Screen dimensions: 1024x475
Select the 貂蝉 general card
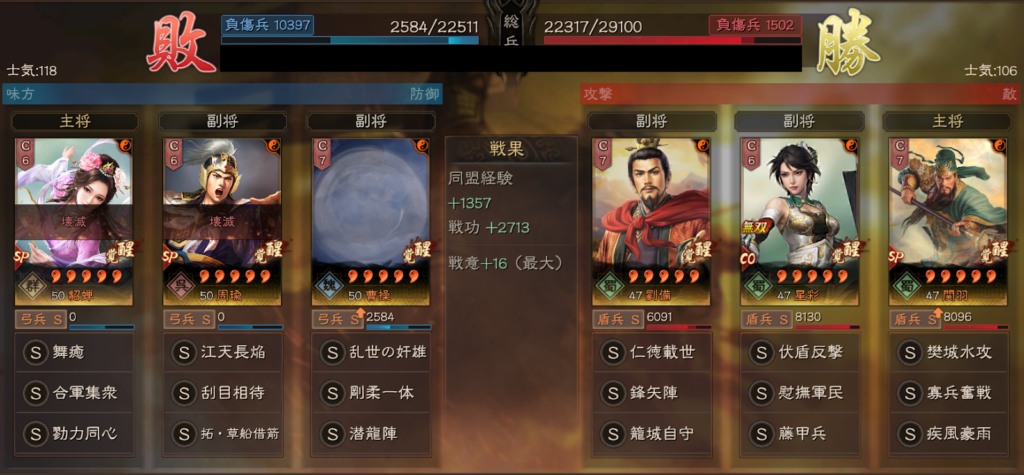click(x=74, y=219)
